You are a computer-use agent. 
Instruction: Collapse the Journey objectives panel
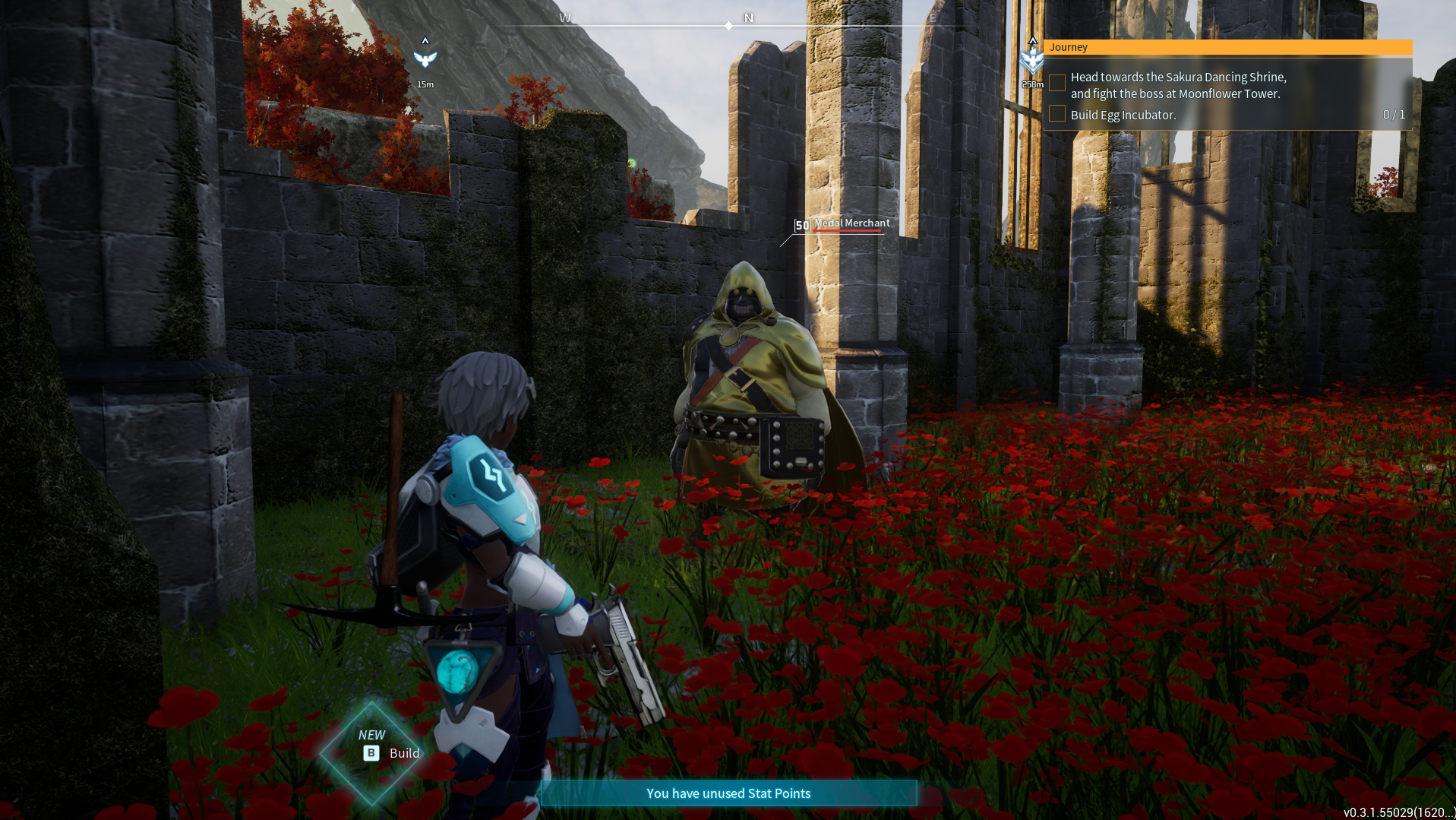[1069, 46]
